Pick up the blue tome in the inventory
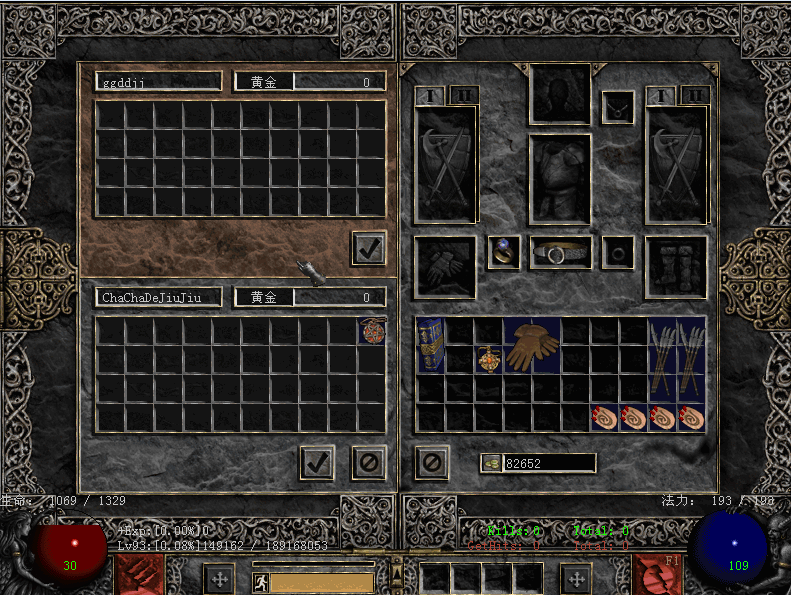 pos(430,345)
